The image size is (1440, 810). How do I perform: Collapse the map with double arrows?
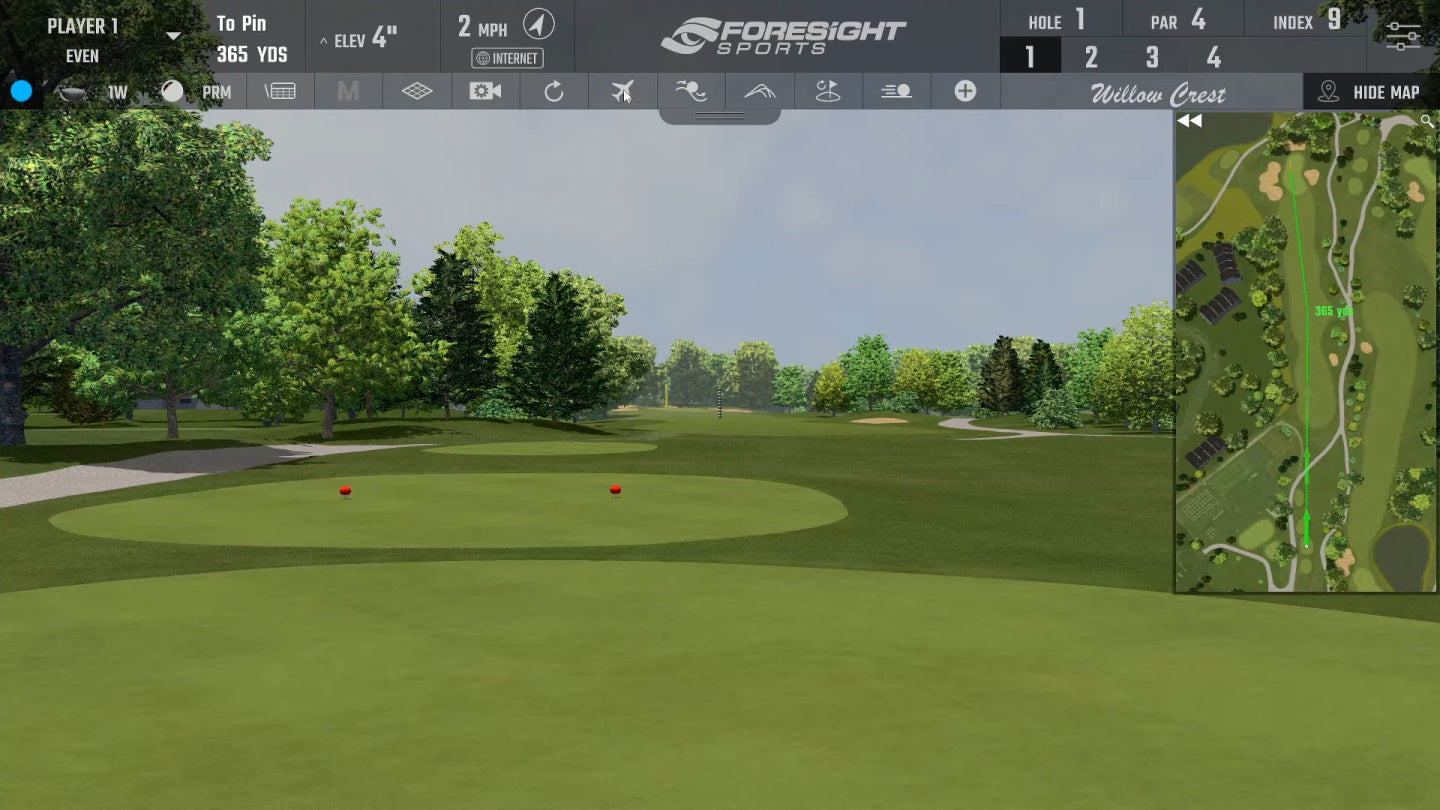click(x=1189, y=121)
